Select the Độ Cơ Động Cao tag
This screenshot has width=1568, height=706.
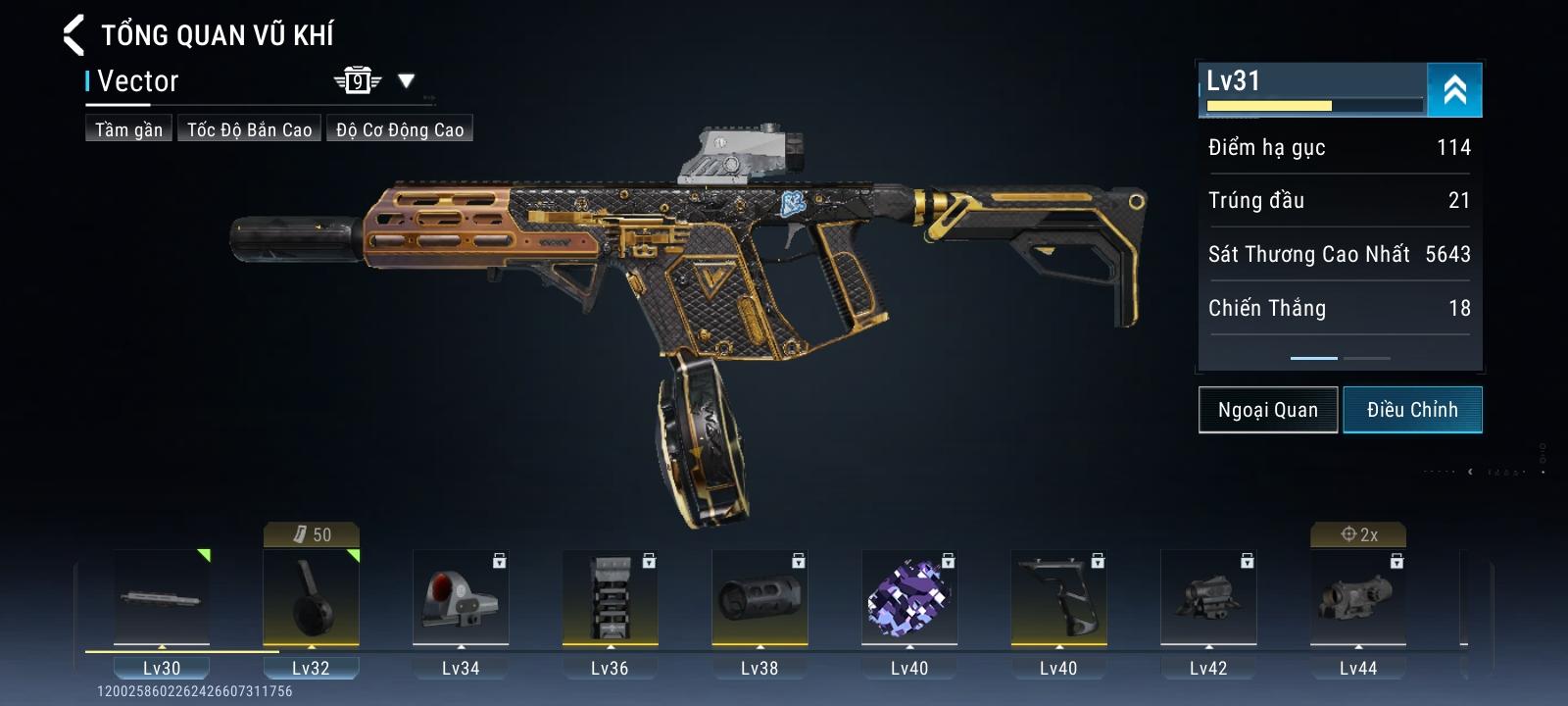(400, 129)
